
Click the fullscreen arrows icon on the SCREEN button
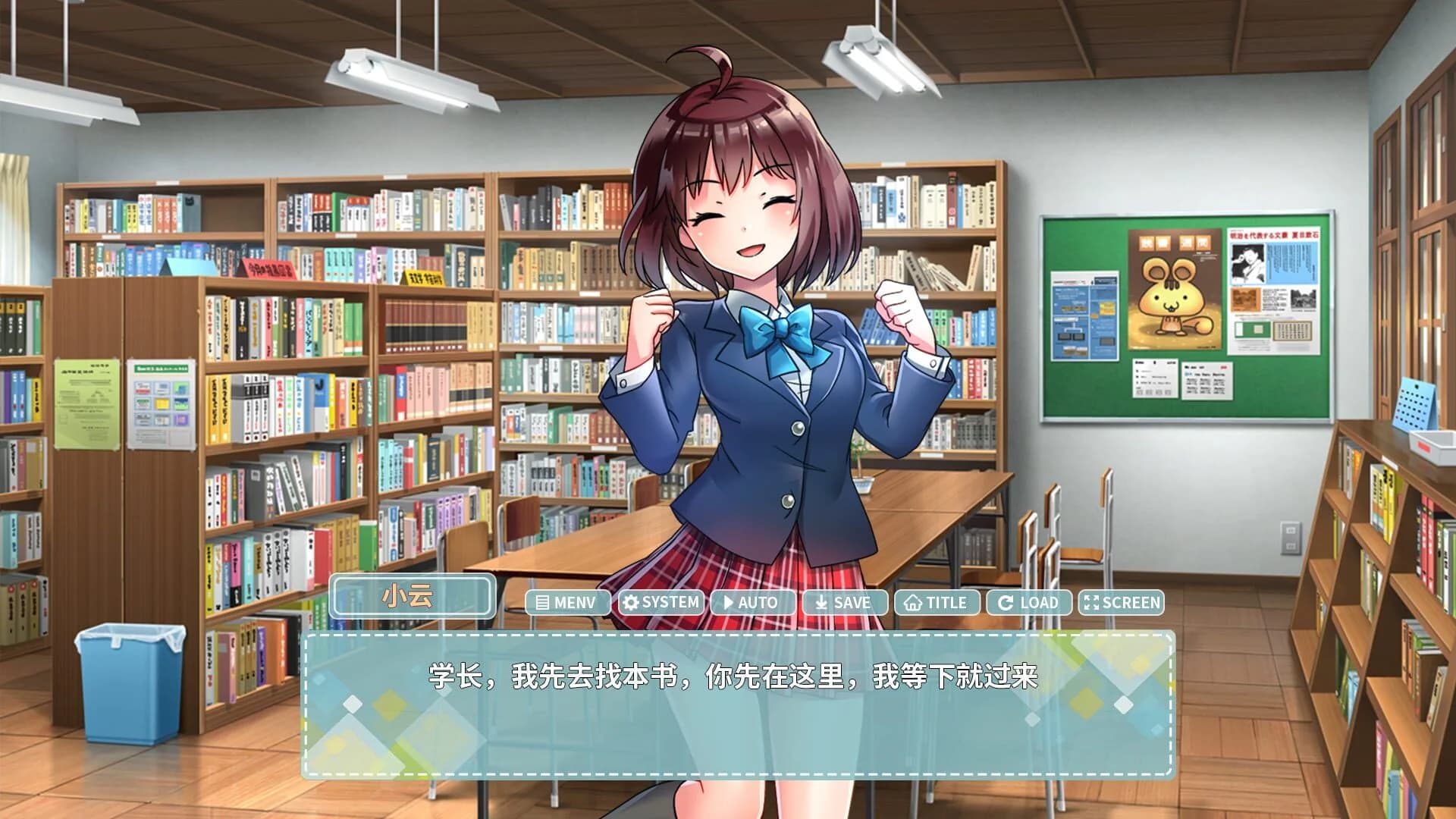click(x=1090, y=602)
